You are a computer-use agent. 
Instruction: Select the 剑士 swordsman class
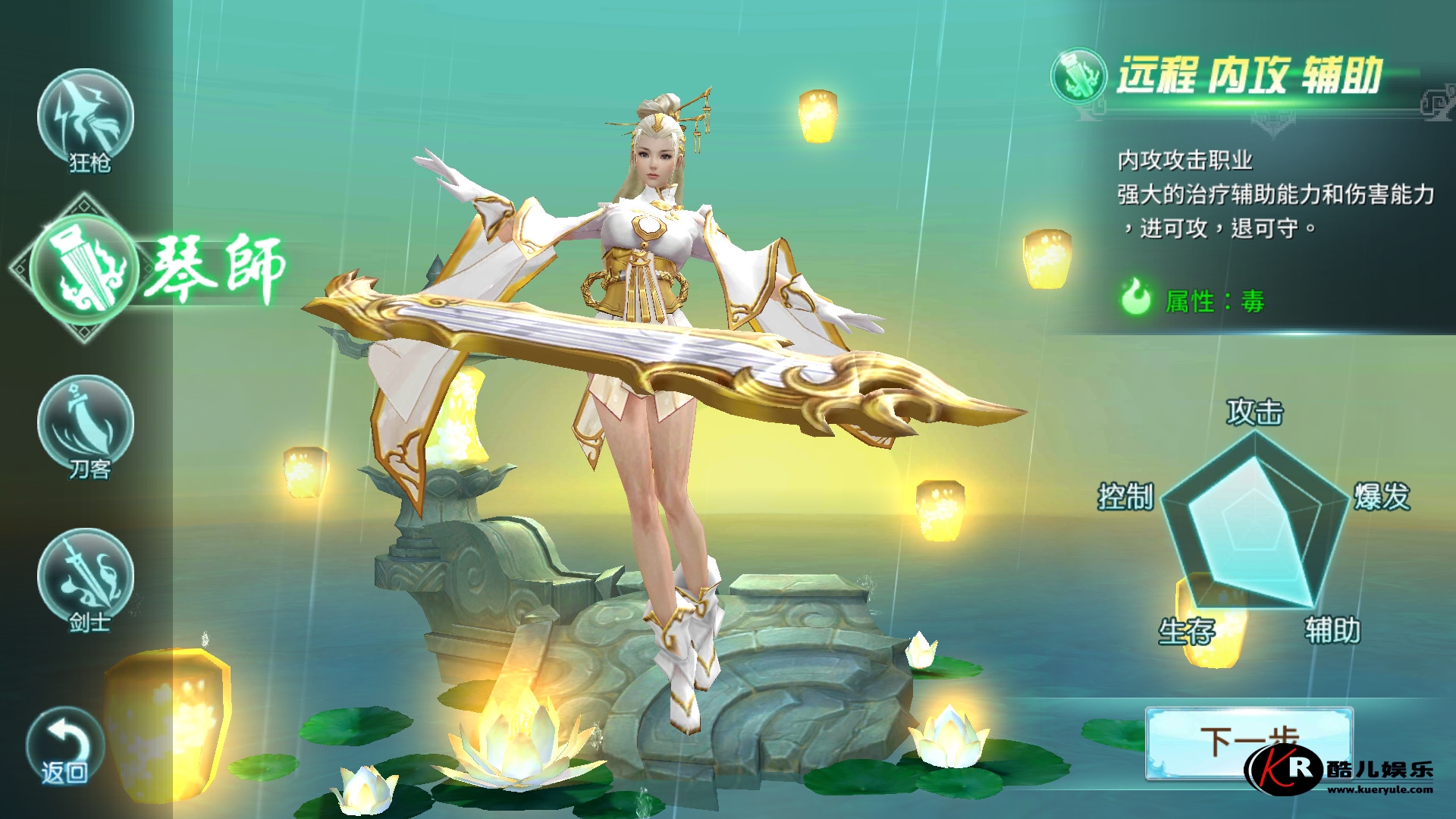pyautogui.click(x=86, y=579)
